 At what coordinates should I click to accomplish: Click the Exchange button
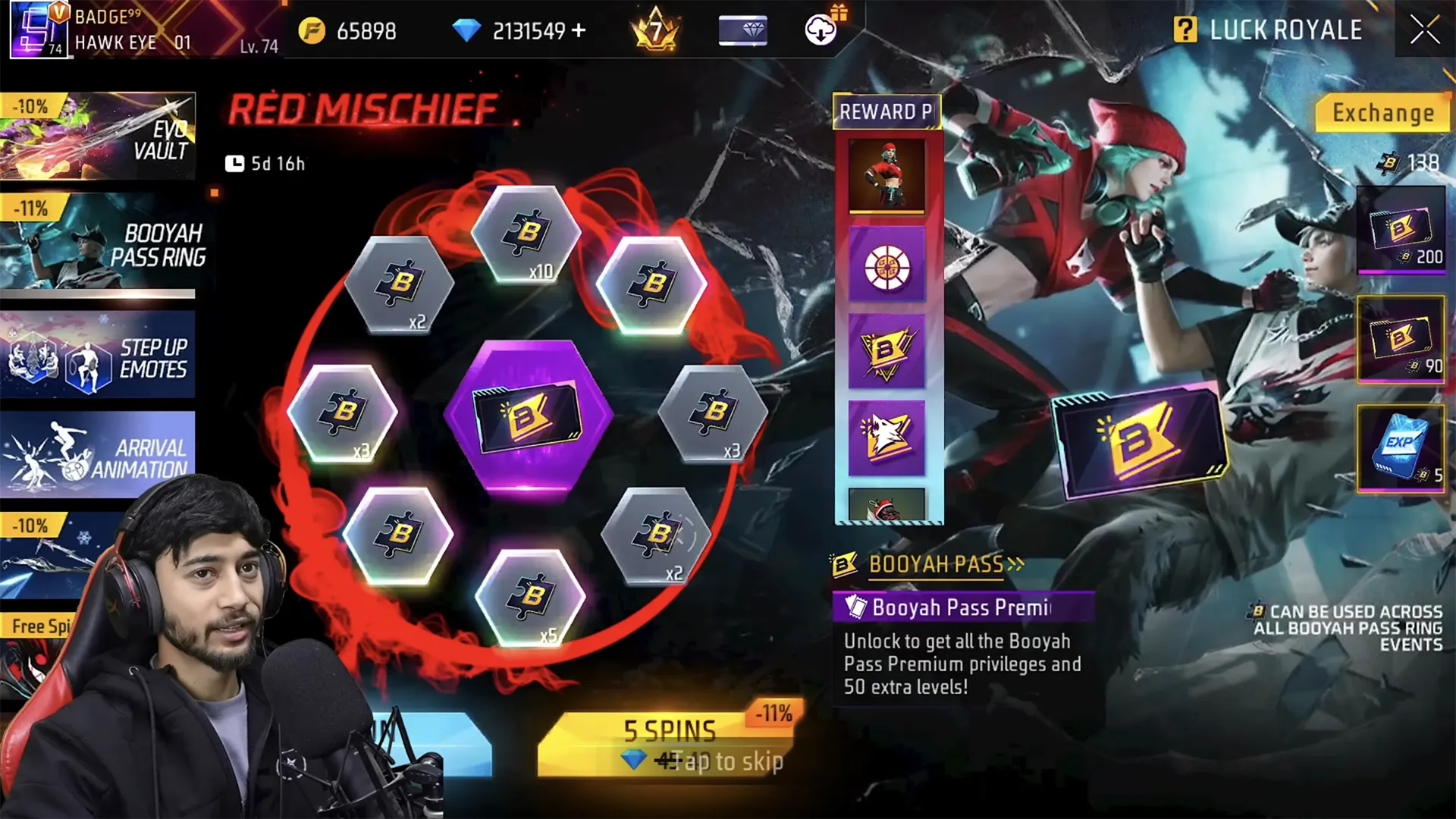pos(1382,114)
